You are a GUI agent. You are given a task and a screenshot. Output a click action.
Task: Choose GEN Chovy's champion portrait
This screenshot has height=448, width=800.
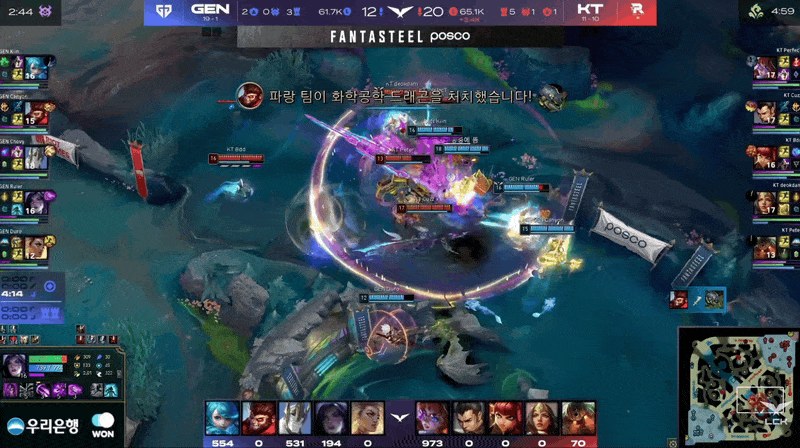pyautogui.click(x=37, y=157)
